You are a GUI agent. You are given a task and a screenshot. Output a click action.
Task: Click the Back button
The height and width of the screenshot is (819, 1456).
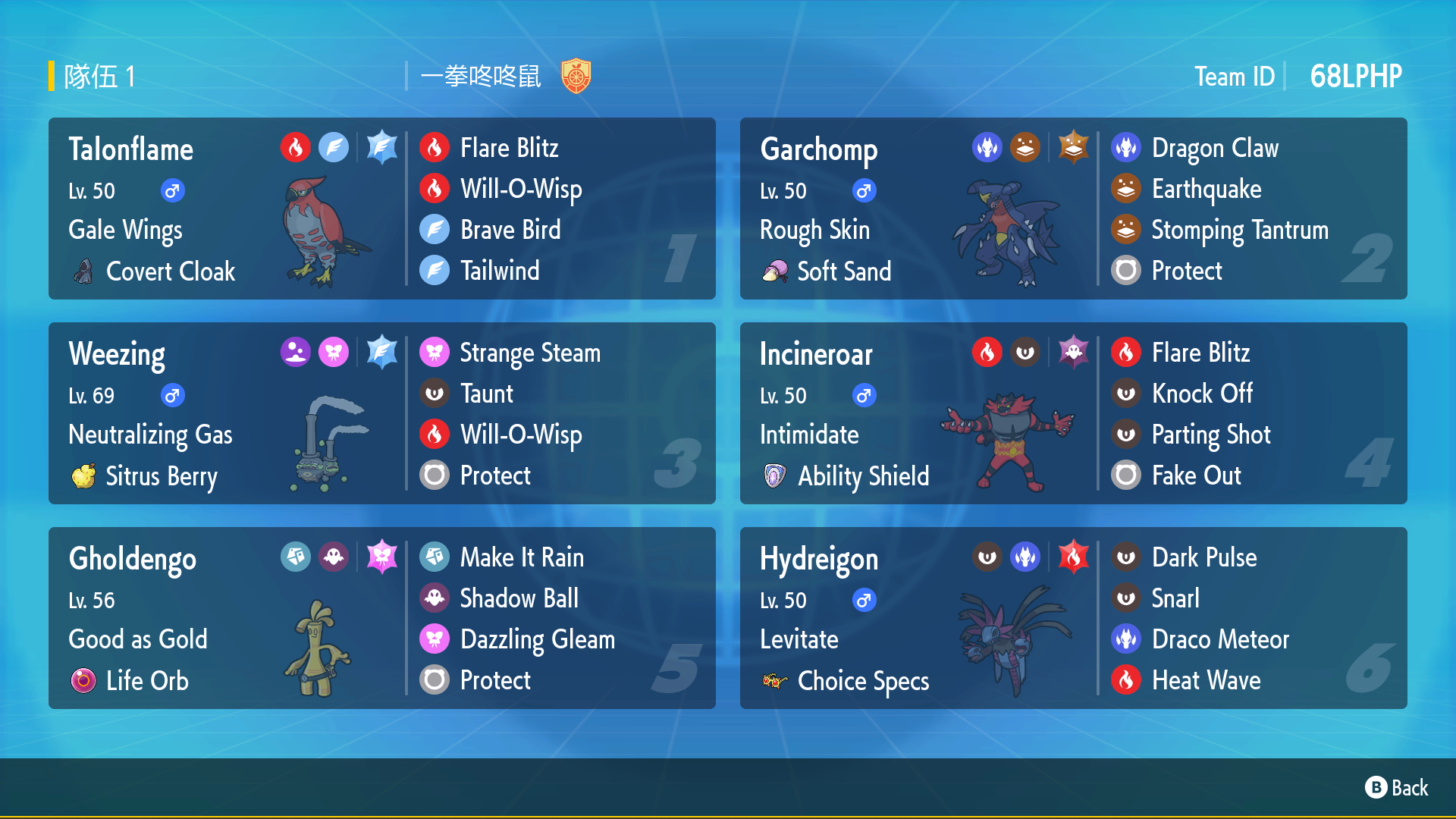click(x=1397, y=788)
